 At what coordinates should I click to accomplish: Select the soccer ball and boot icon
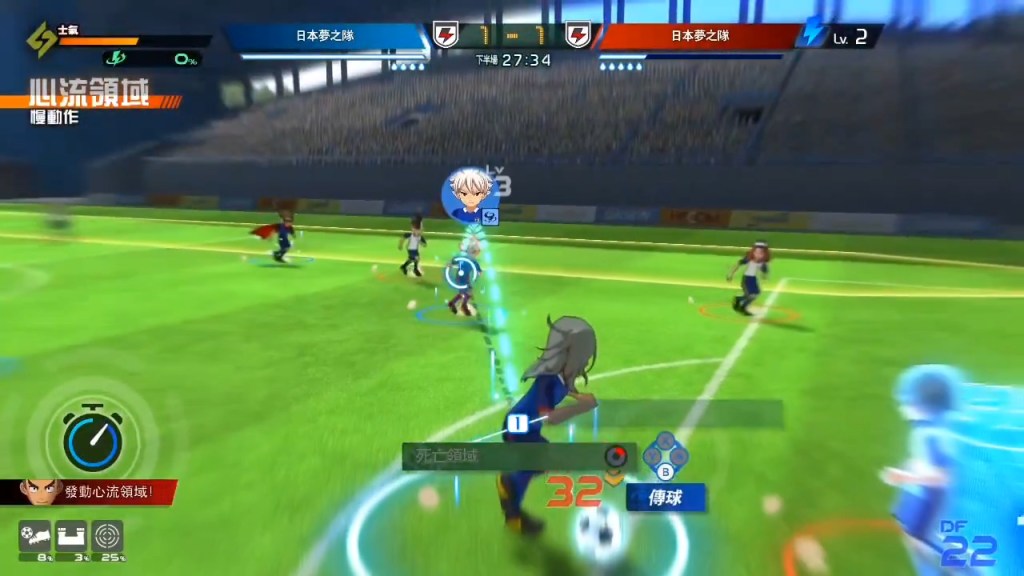point(35,536)
